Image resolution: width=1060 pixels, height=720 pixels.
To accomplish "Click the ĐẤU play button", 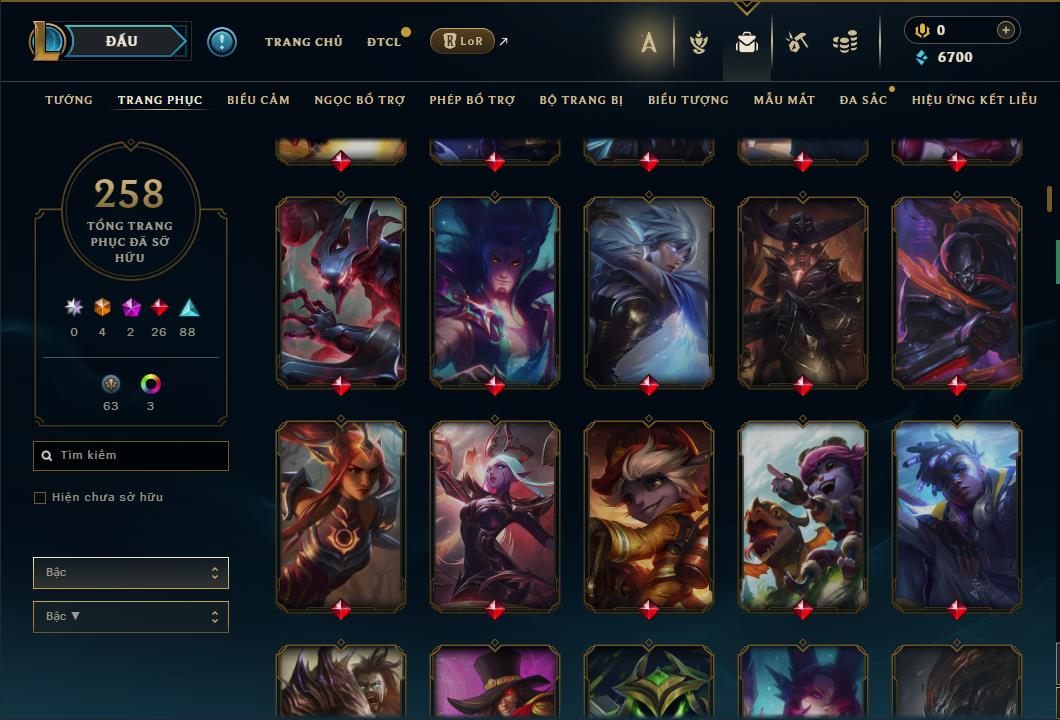I will pyautogui.click(x=122, y=41).
